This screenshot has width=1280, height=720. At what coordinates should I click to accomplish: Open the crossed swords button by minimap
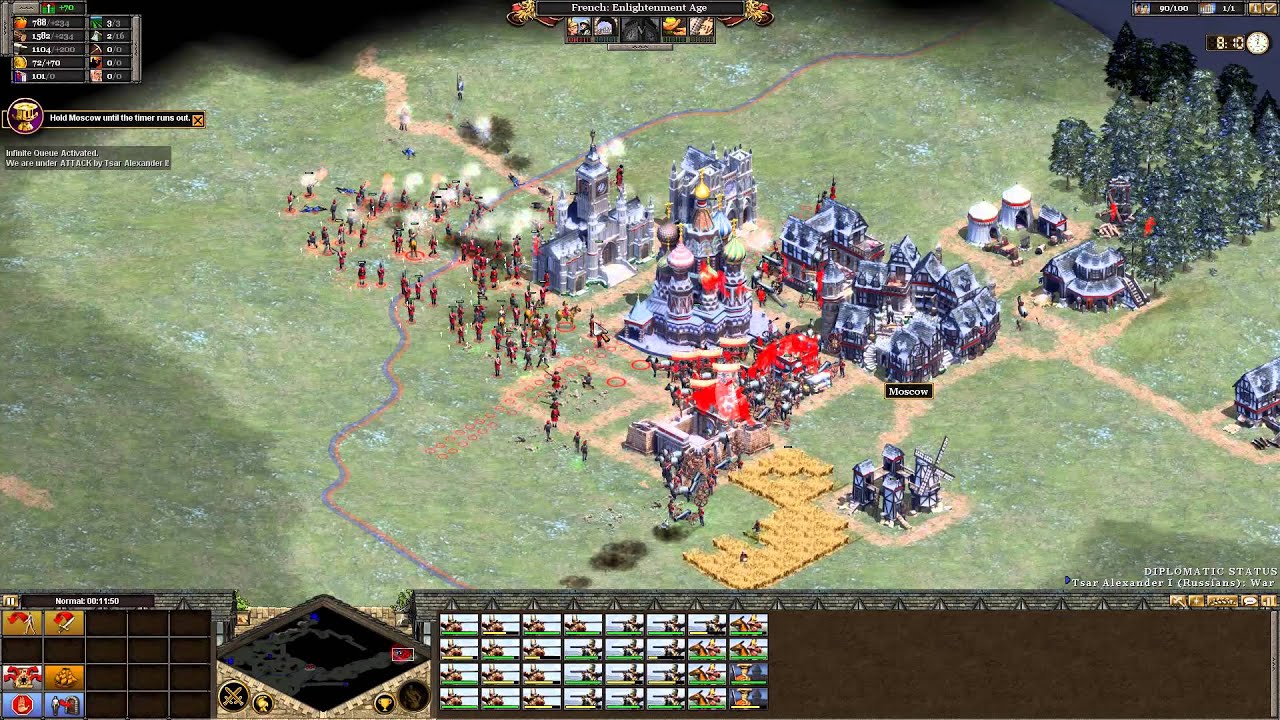[233, 696]
